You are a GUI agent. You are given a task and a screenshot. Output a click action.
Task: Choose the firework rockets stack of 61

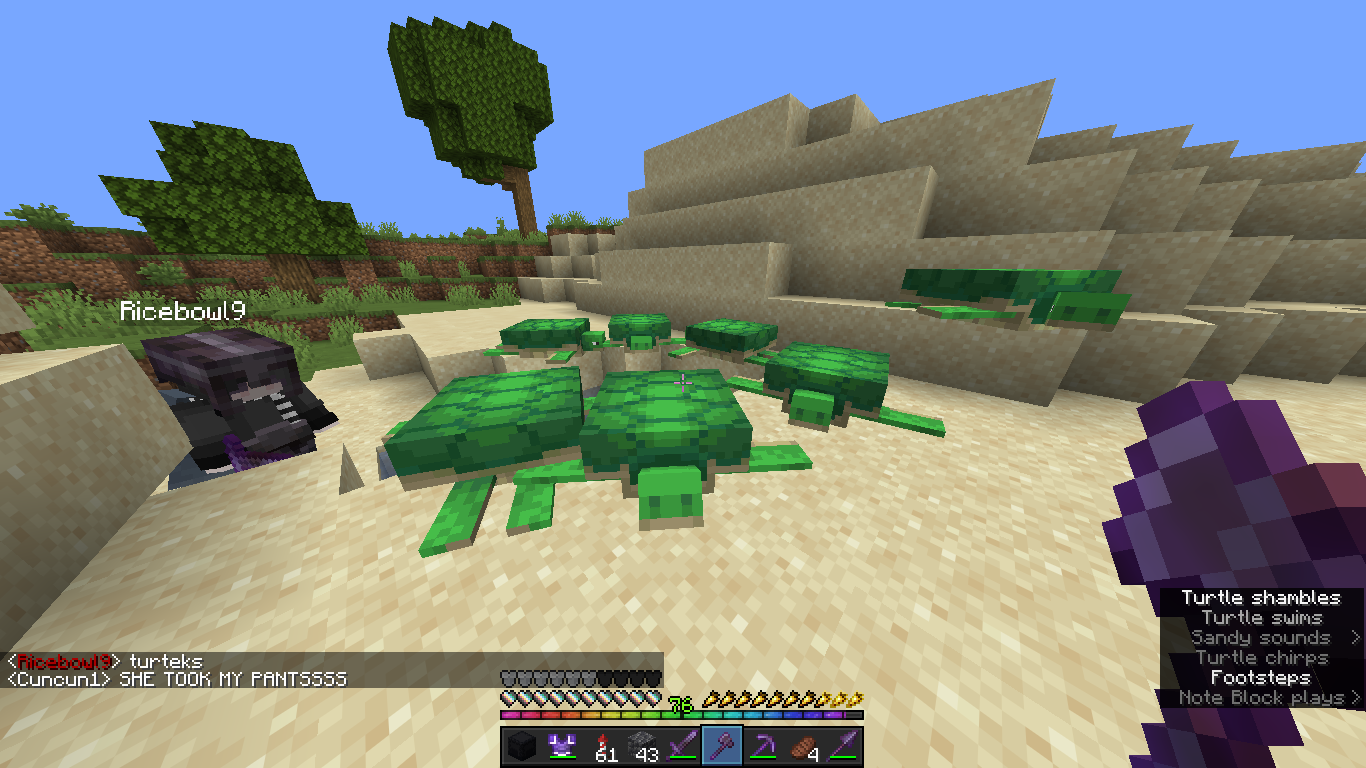tap(602, 746)
